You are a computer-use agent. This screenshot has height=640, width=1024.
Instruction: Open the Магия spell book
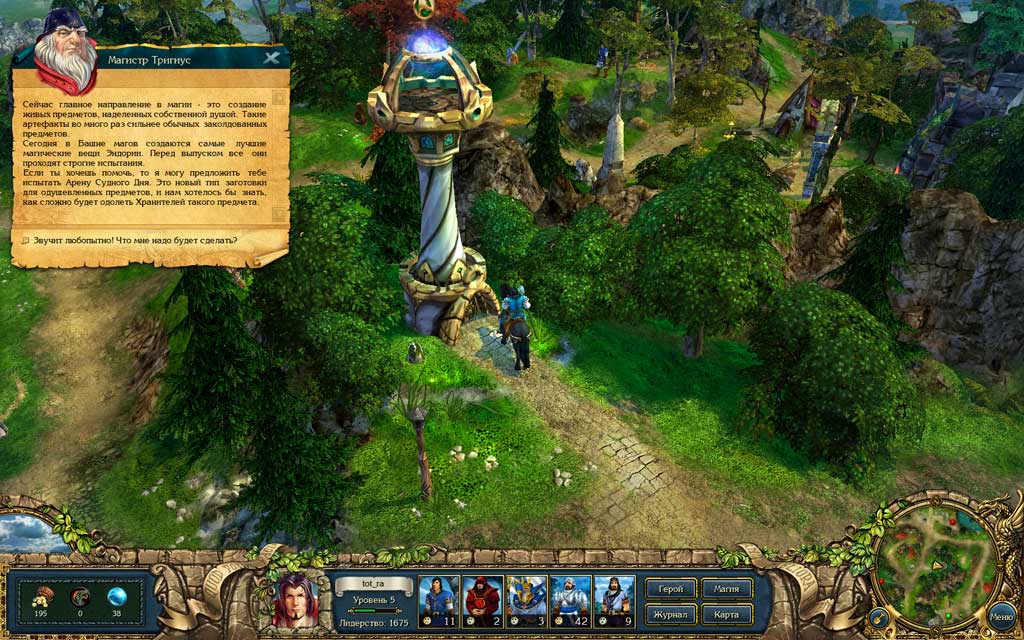[x=727, y=589]
